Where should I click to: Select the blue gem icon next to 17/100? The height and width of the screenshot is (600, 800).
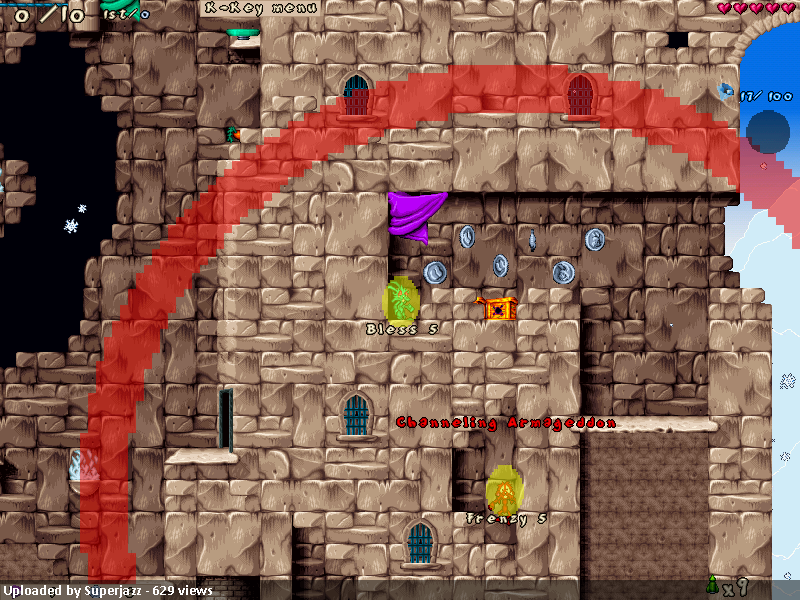tap(726, 93)
